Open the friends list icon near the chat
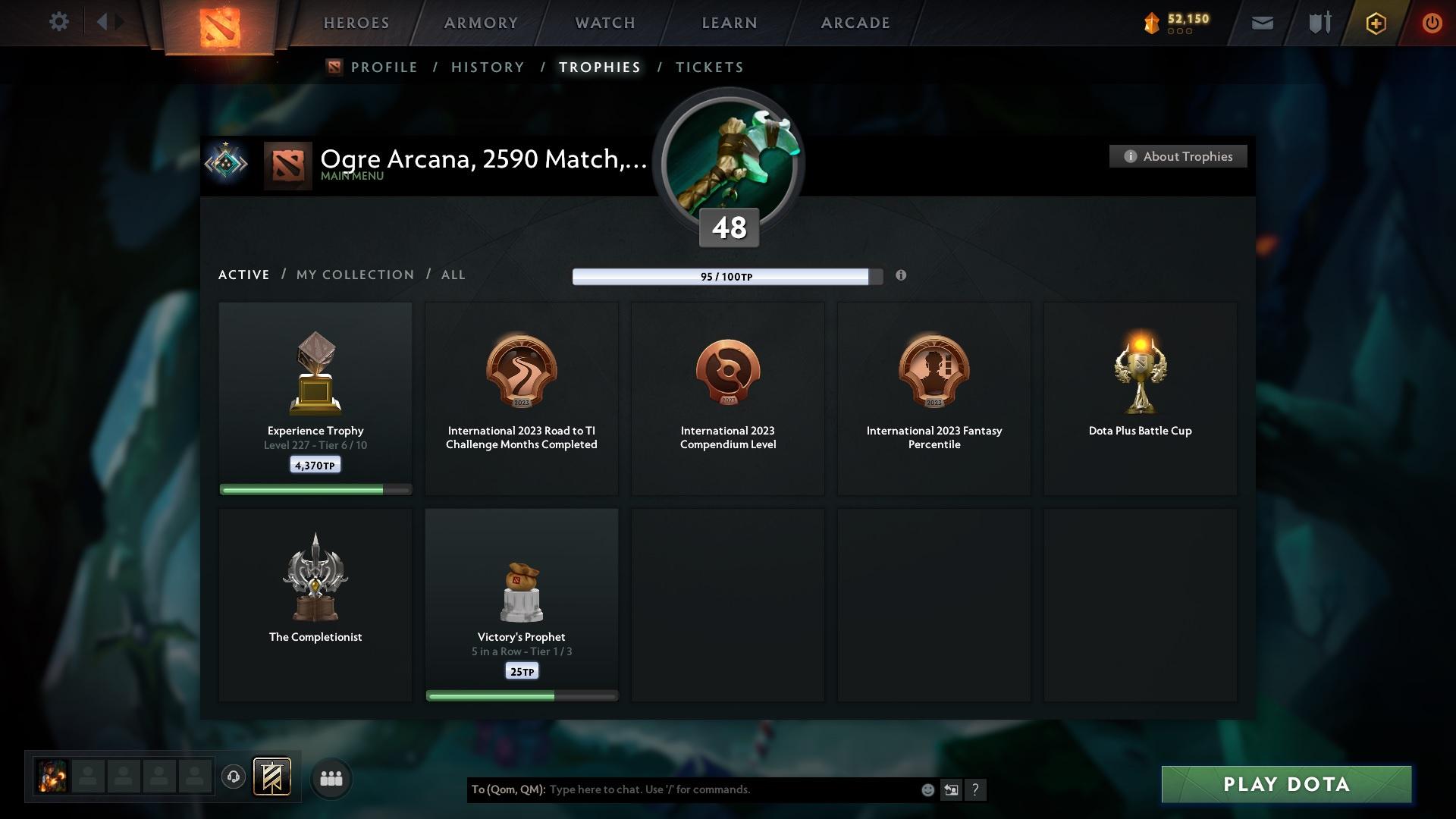The height and width of the screenshot is (819, 1456). (331, 777)
